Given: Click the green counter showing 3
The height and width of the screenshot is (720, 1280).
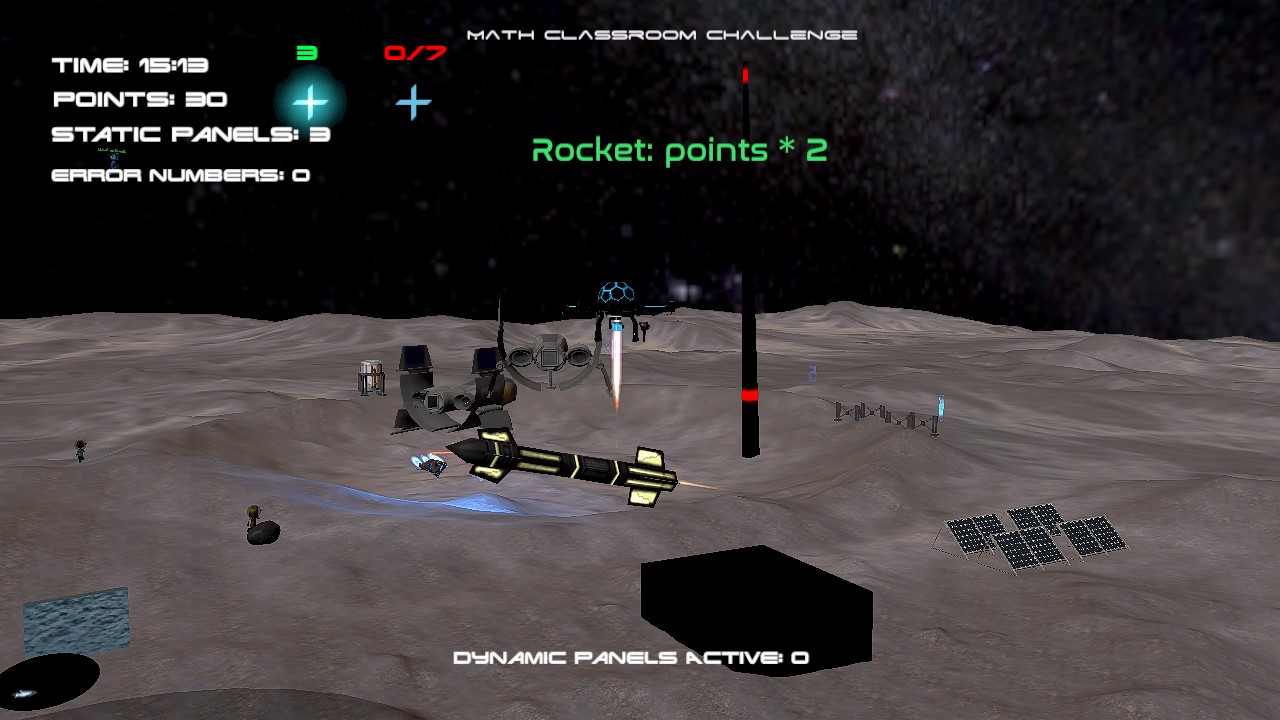Looking at the screenshot, I should pyautogui.click(x=307, y=52).
